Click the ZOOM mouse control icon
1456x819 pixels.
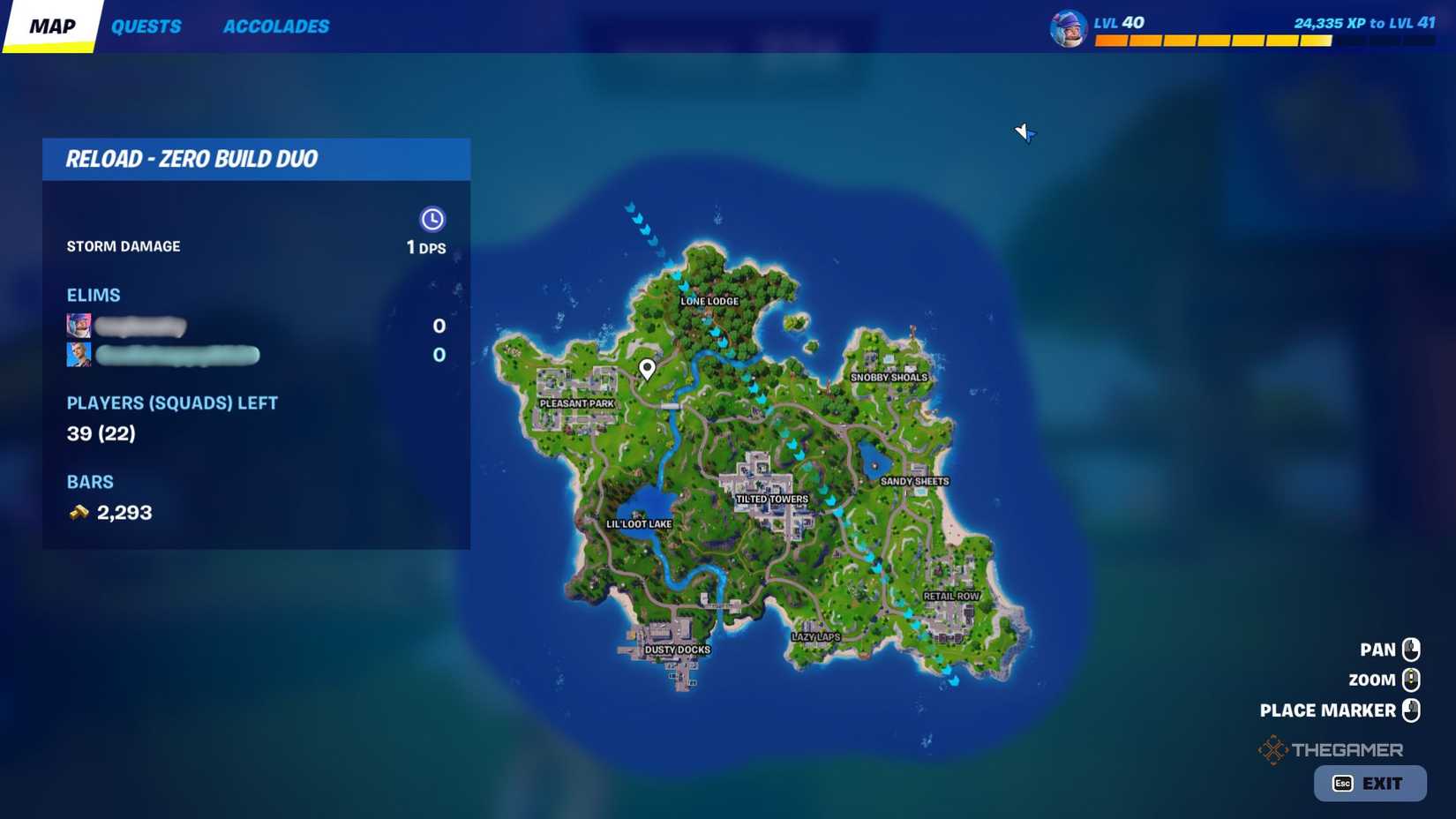click(x=1413, y=680)
